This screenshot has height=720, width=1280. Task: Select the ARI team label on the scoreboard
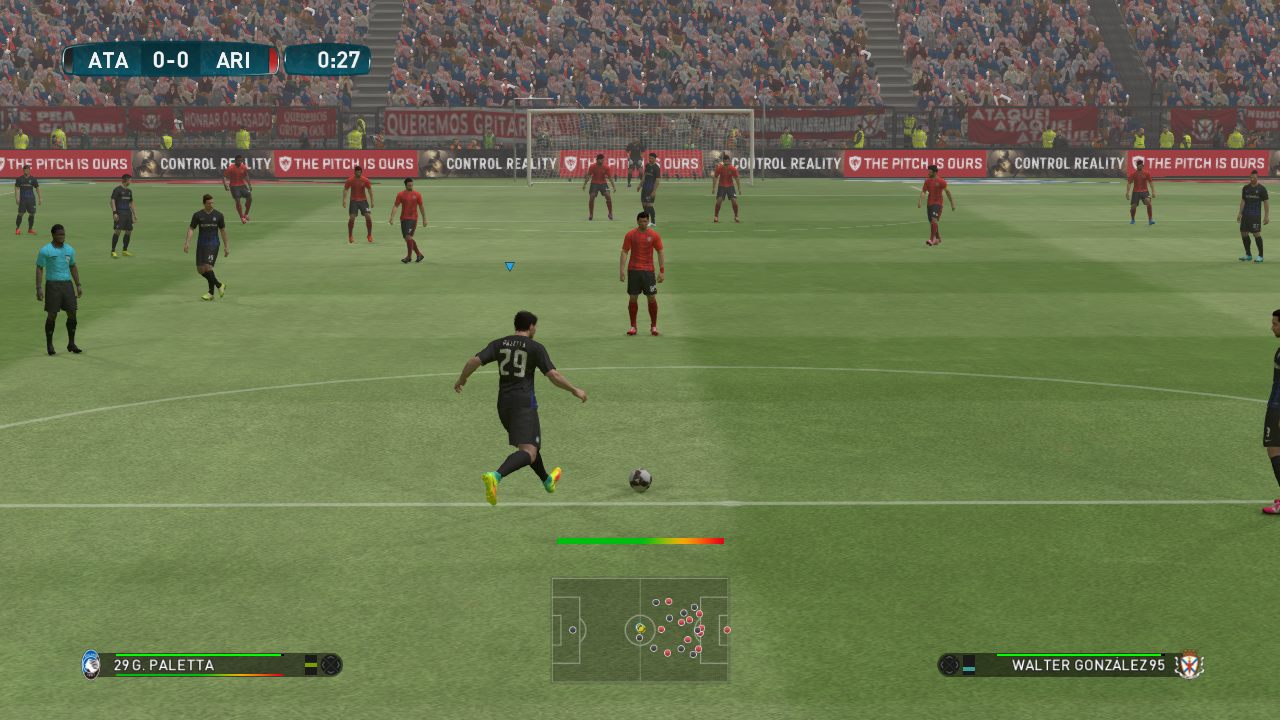(x=234, y=59)
